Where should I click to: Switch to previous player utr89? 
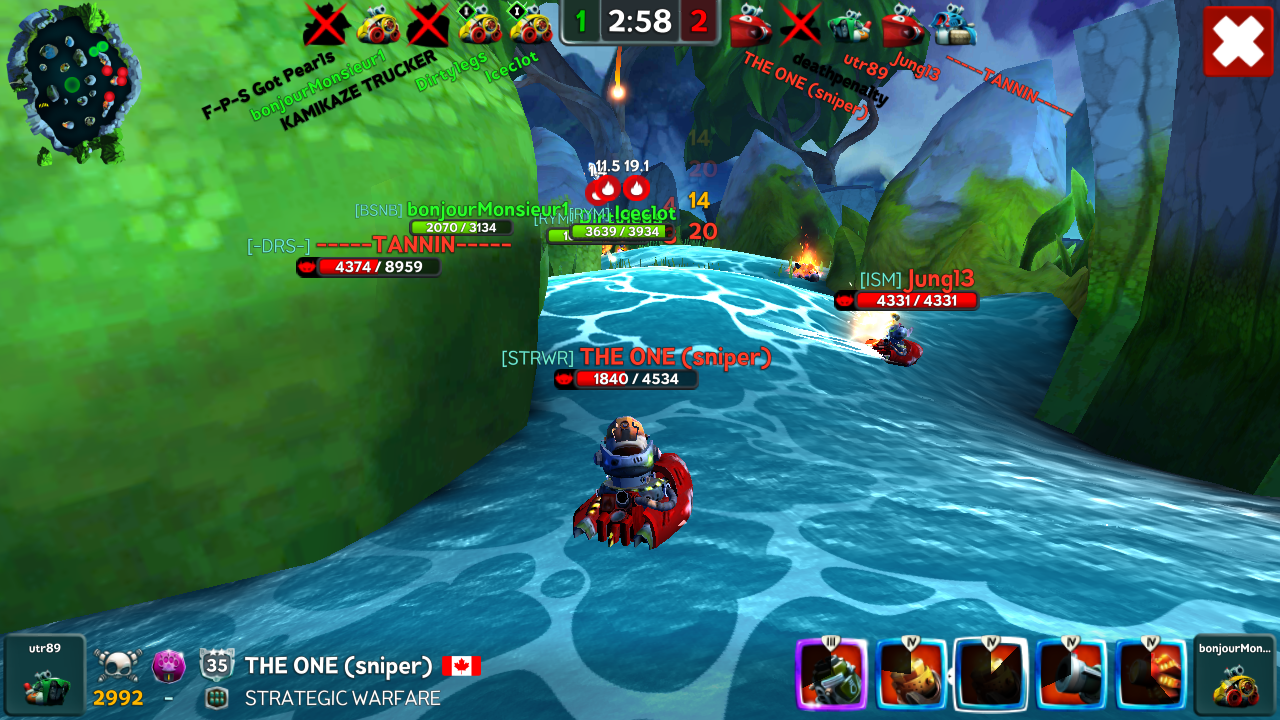point(45,675)
